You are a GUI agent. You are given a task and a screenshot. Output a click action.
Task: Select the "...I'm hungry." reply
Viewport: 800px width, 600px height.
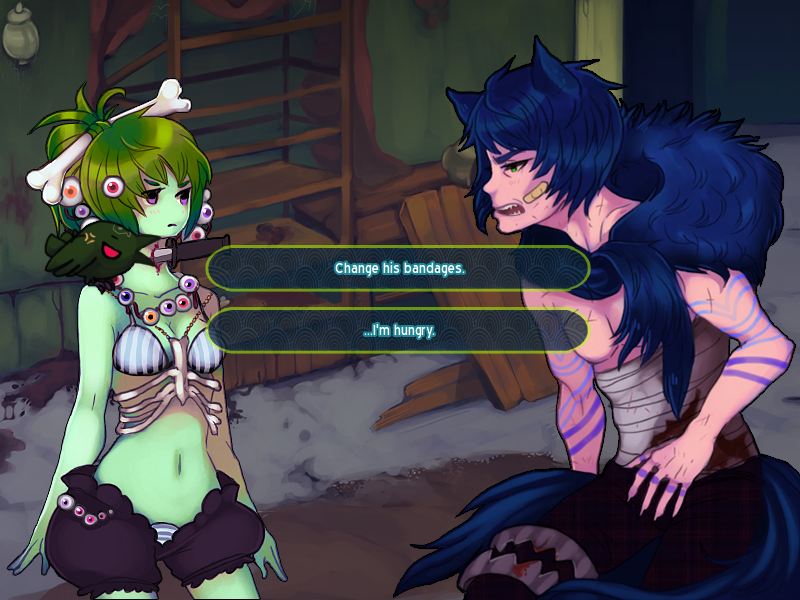pos(398,330)
